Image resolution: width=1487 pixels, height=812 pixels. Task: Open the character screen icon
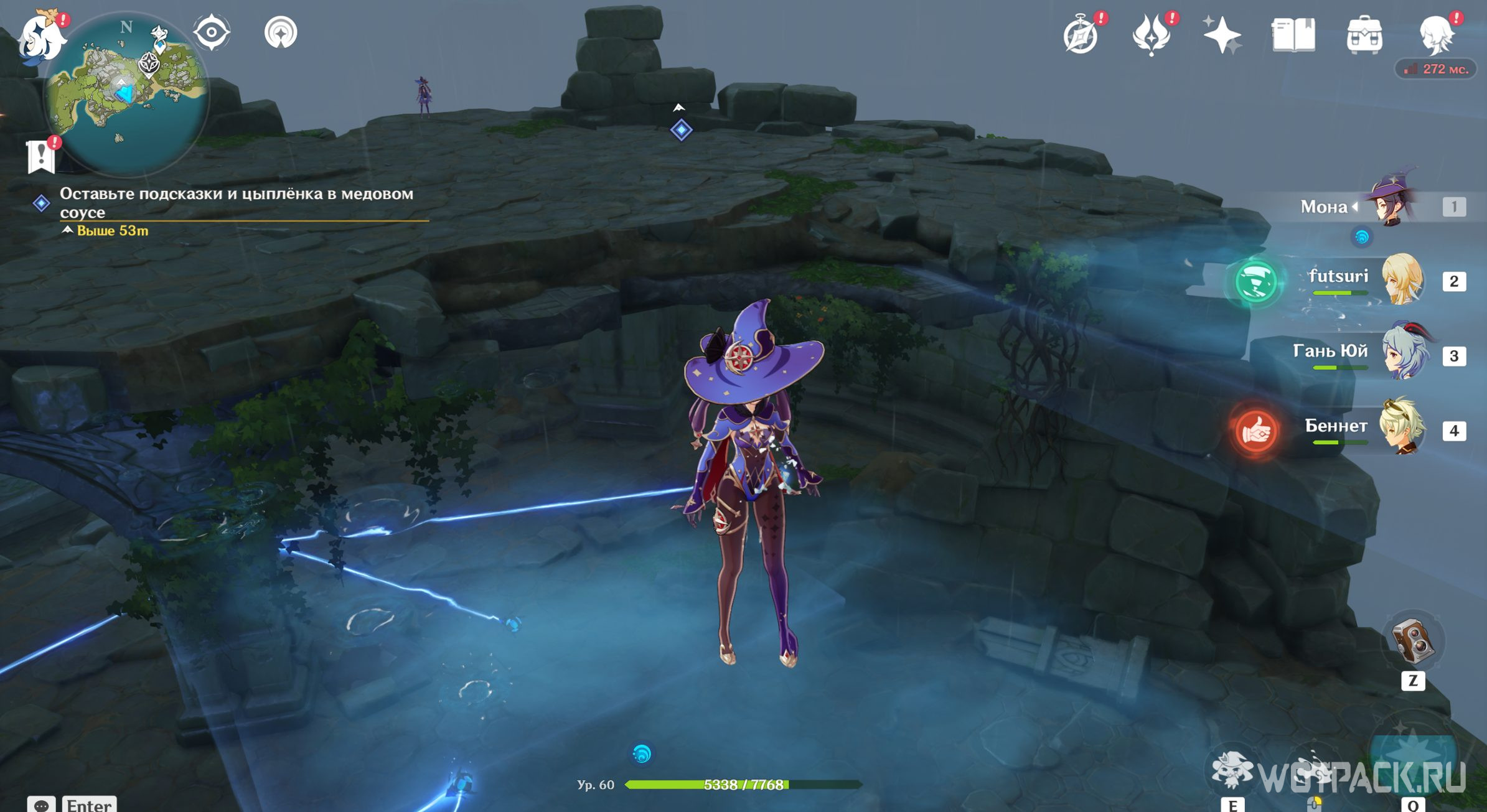(x=1436, y=35)
